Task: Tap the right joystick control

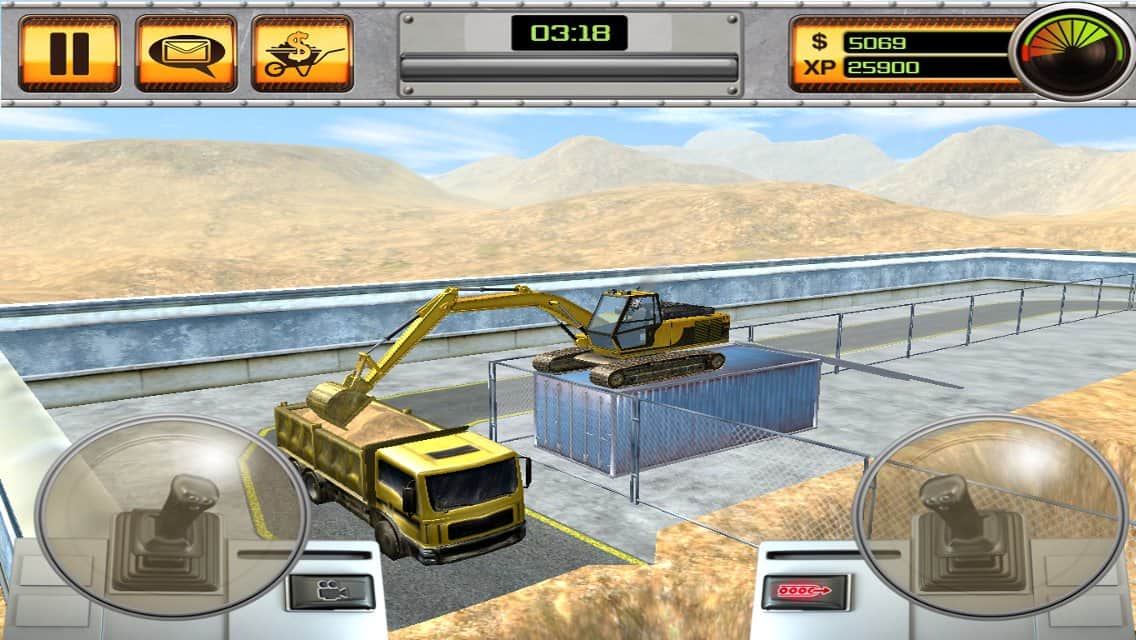Action: [x=962, y=516]
